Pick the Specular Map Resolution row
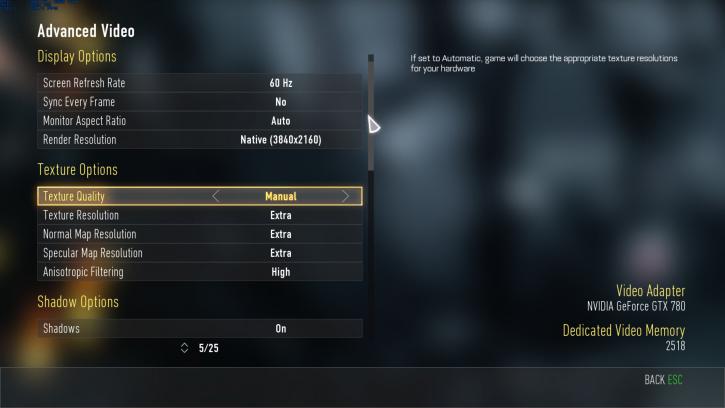 click(x=200, y=253)
